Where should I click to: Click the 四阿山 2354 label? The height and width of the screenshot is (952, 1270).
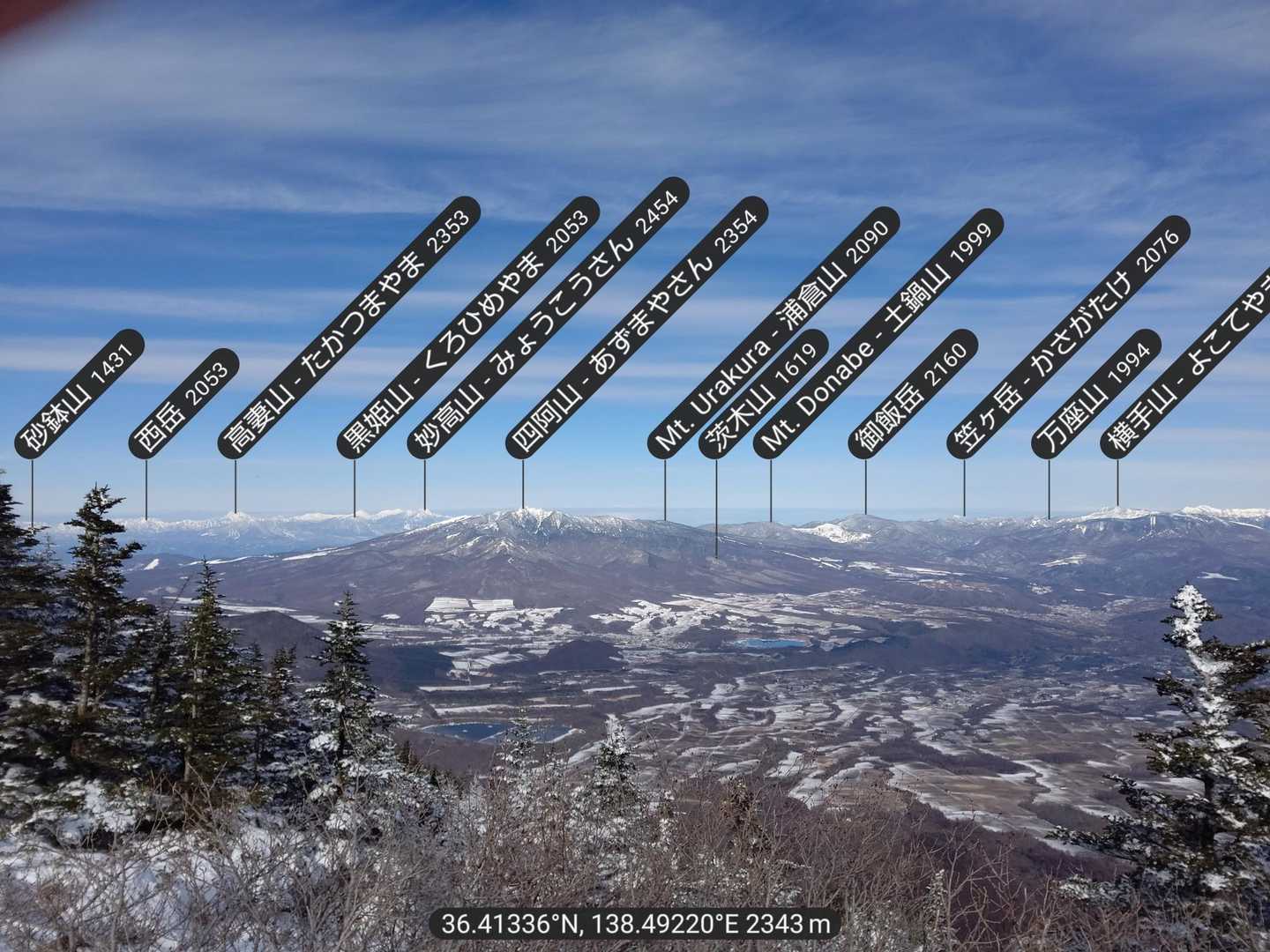[x=637, y=326]
